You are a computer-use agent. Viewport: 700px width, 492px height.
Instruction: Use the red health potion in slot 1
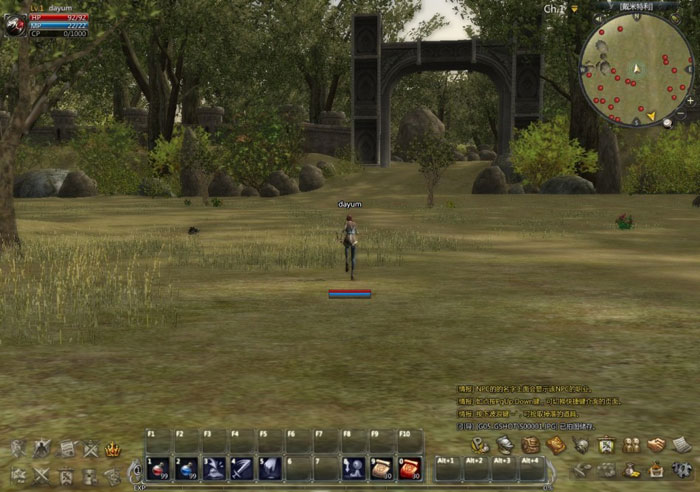[158, 467]
